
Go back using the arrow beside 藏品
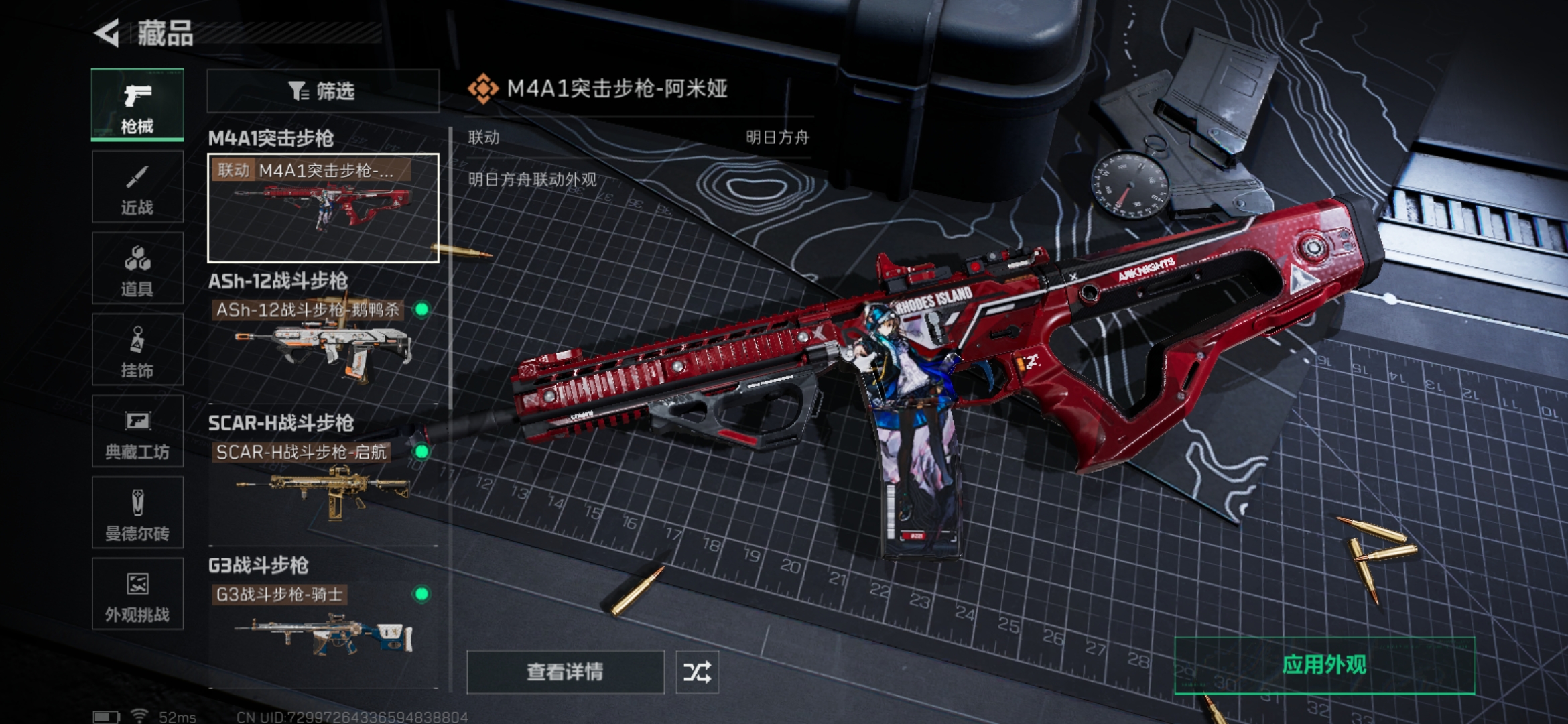point(107,34)
